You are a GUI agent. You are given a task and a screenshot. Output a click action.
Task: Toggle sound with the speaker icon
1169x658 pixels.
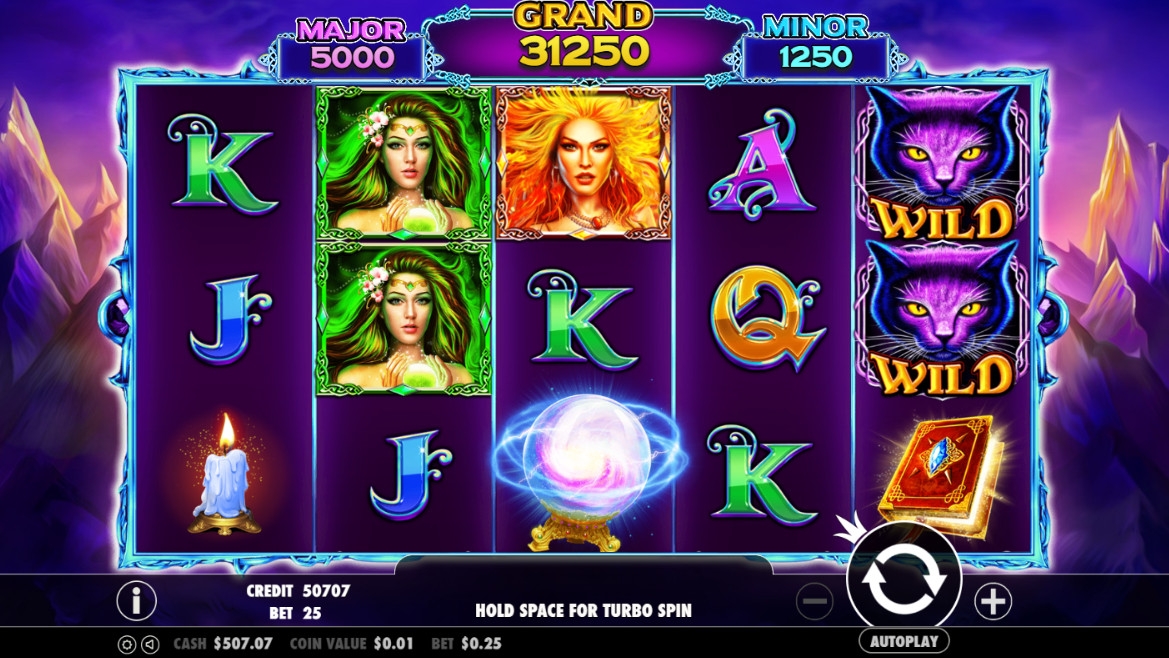[x=150, y=644]
